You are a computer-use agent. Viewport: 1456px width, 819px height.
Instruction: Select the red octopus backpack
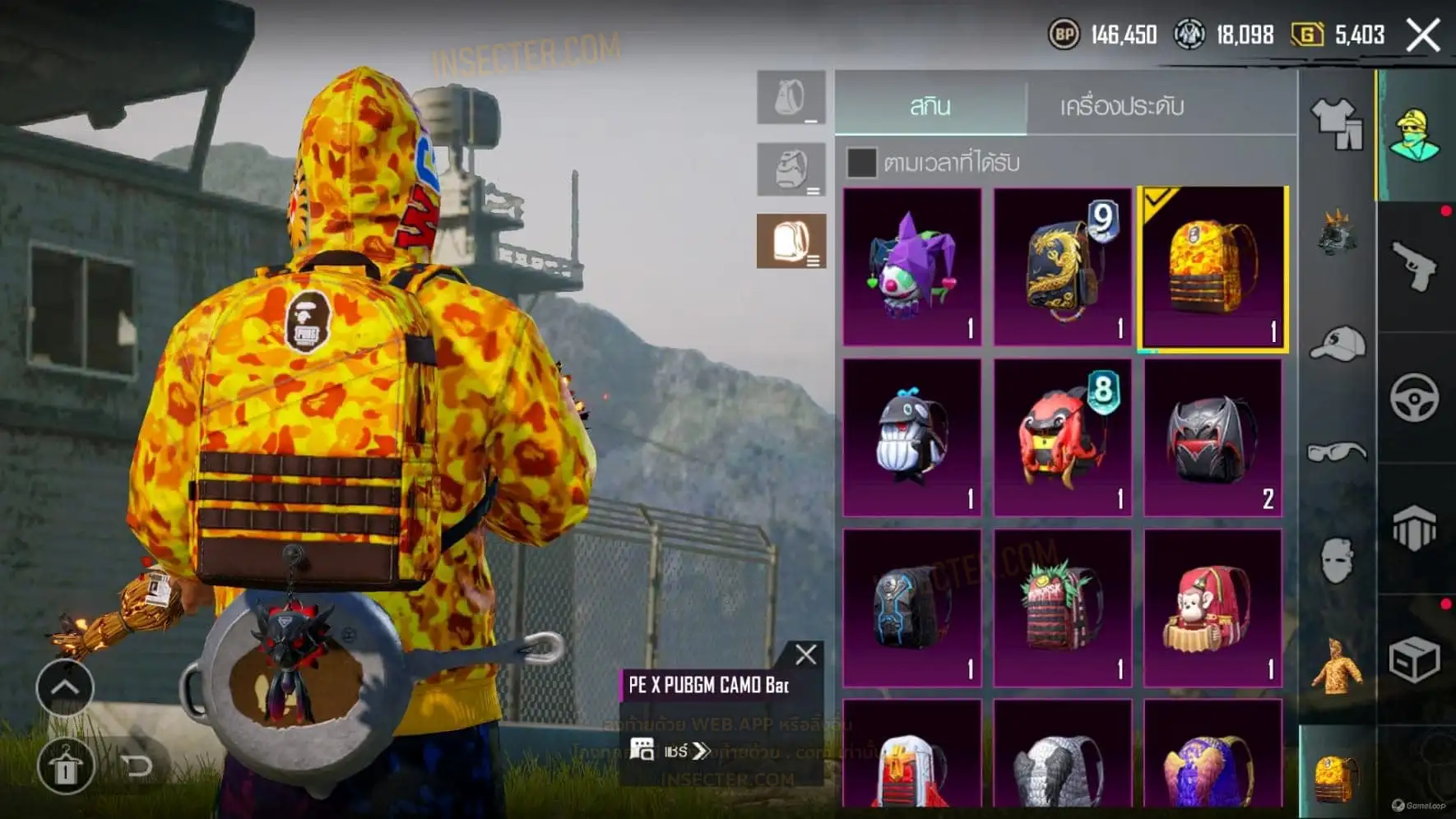(x=1062, y=437)
